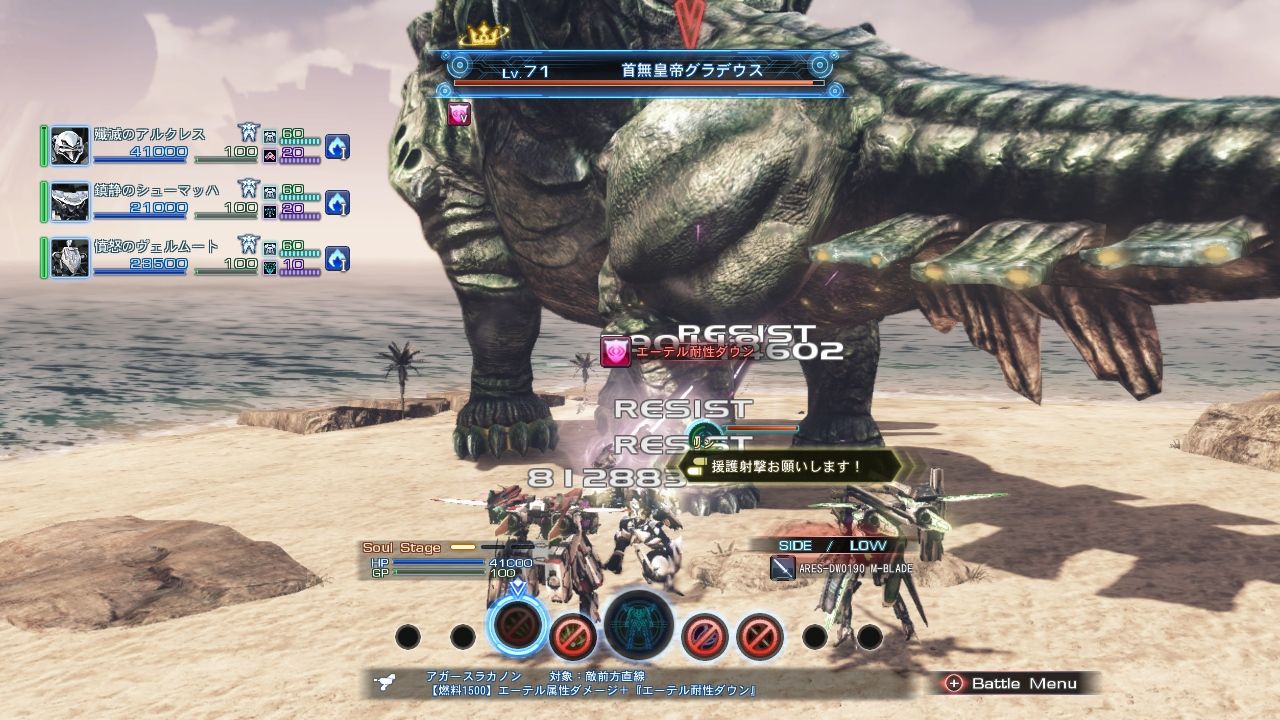Click party portrait of 殲滅のアルクレス
Viewport: 1280px width, 720px height.
[70, 146]
